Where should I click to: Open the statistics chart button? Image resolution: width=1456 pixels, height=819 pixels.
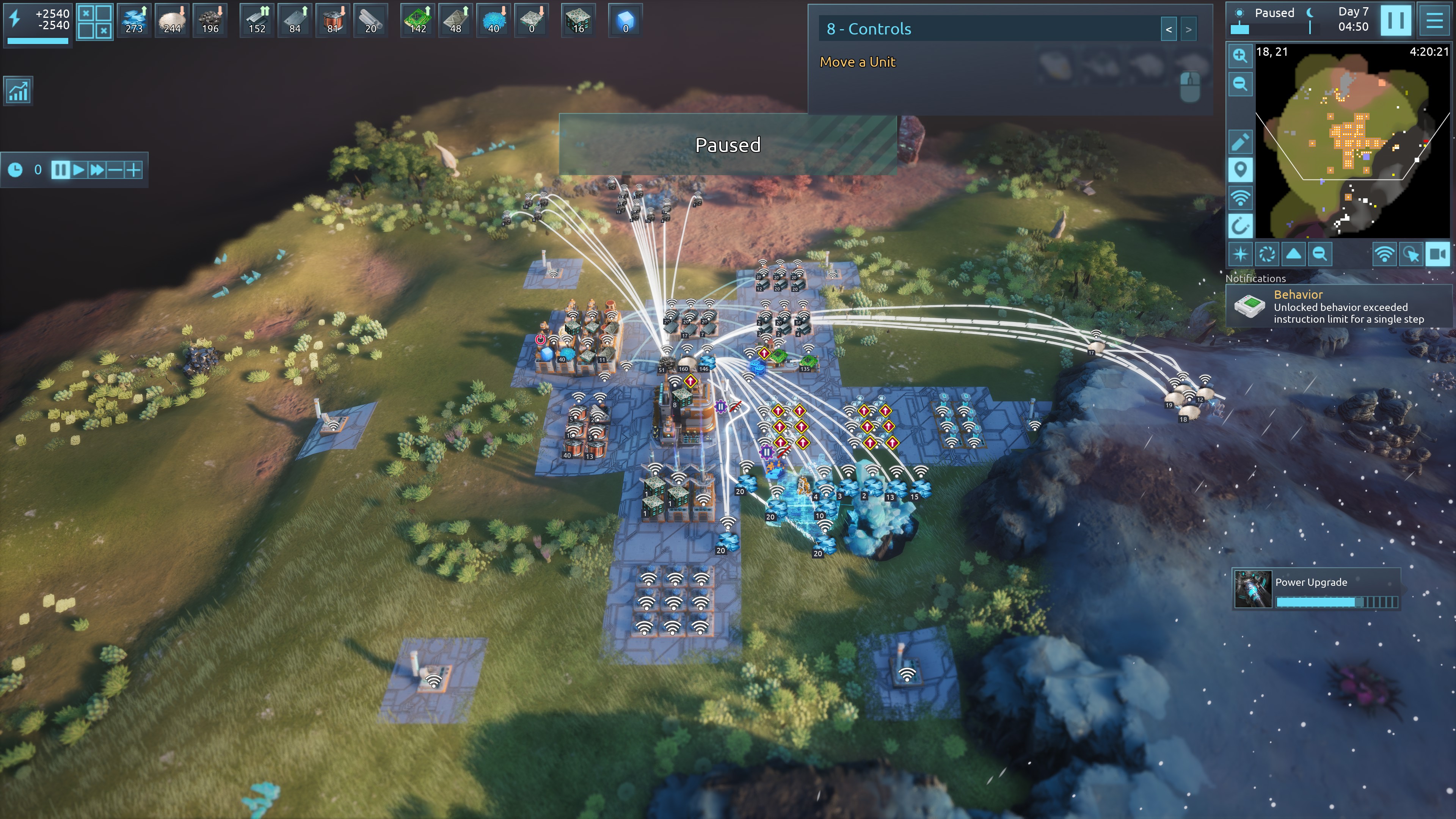18,91
